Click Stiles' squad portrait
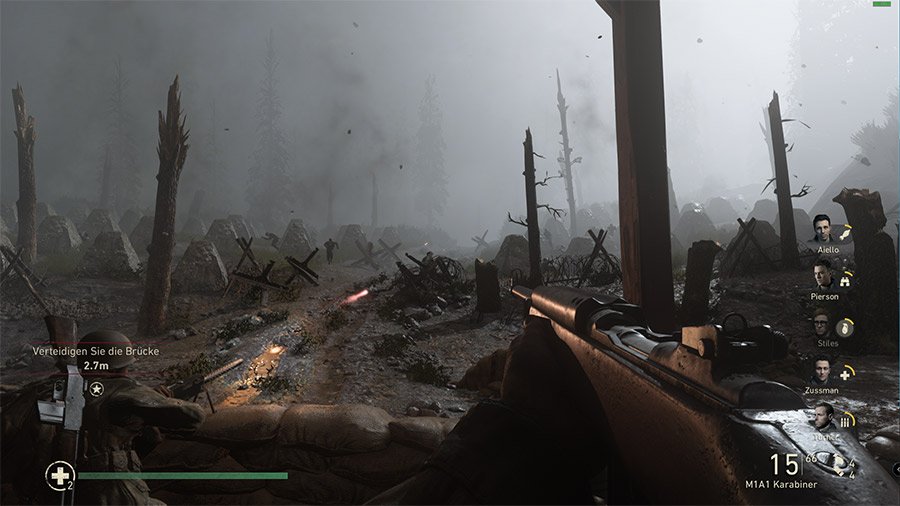 [822, 323]
